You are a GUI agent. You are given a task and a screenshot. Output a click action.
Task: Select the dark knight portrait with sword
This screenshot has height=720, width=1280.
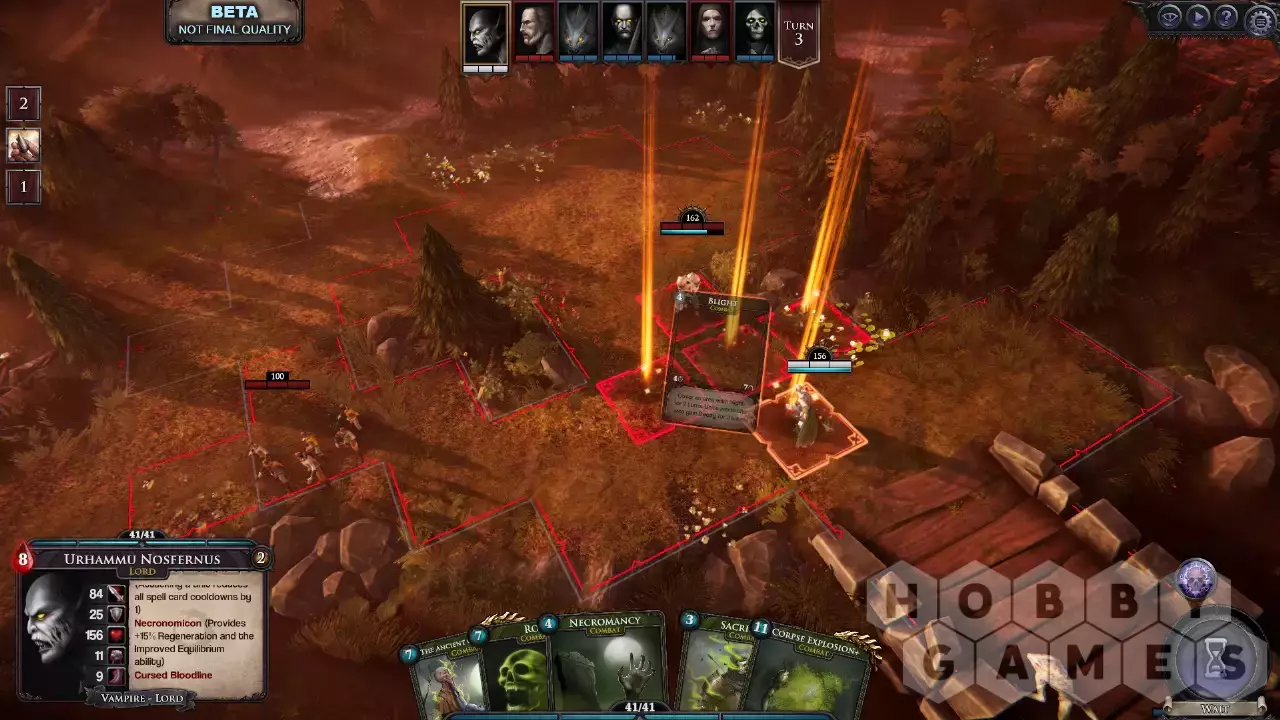coord(622,31)
